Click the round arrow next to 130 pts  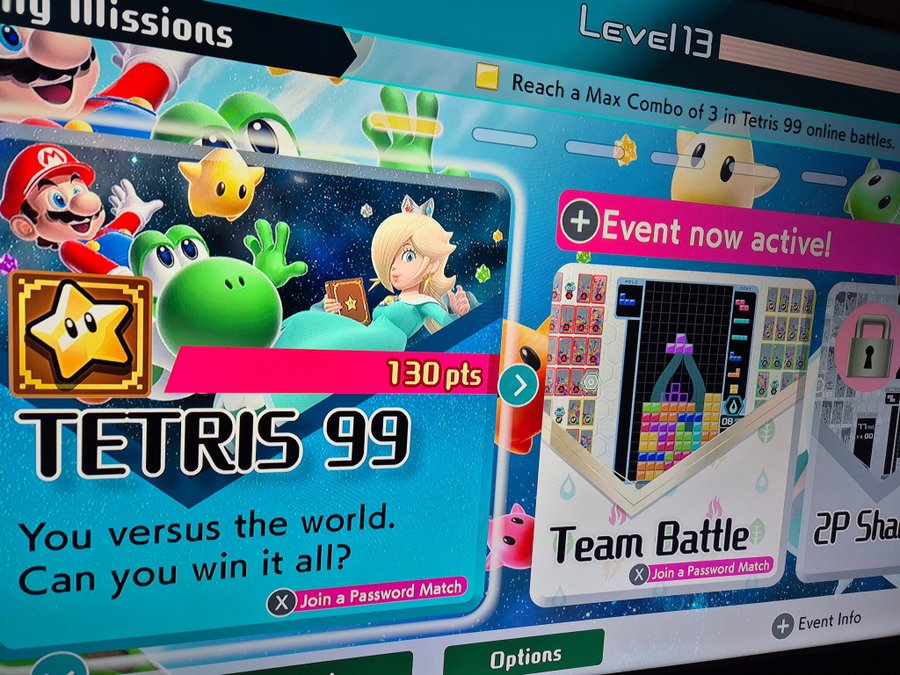click(x=517, y=385)
